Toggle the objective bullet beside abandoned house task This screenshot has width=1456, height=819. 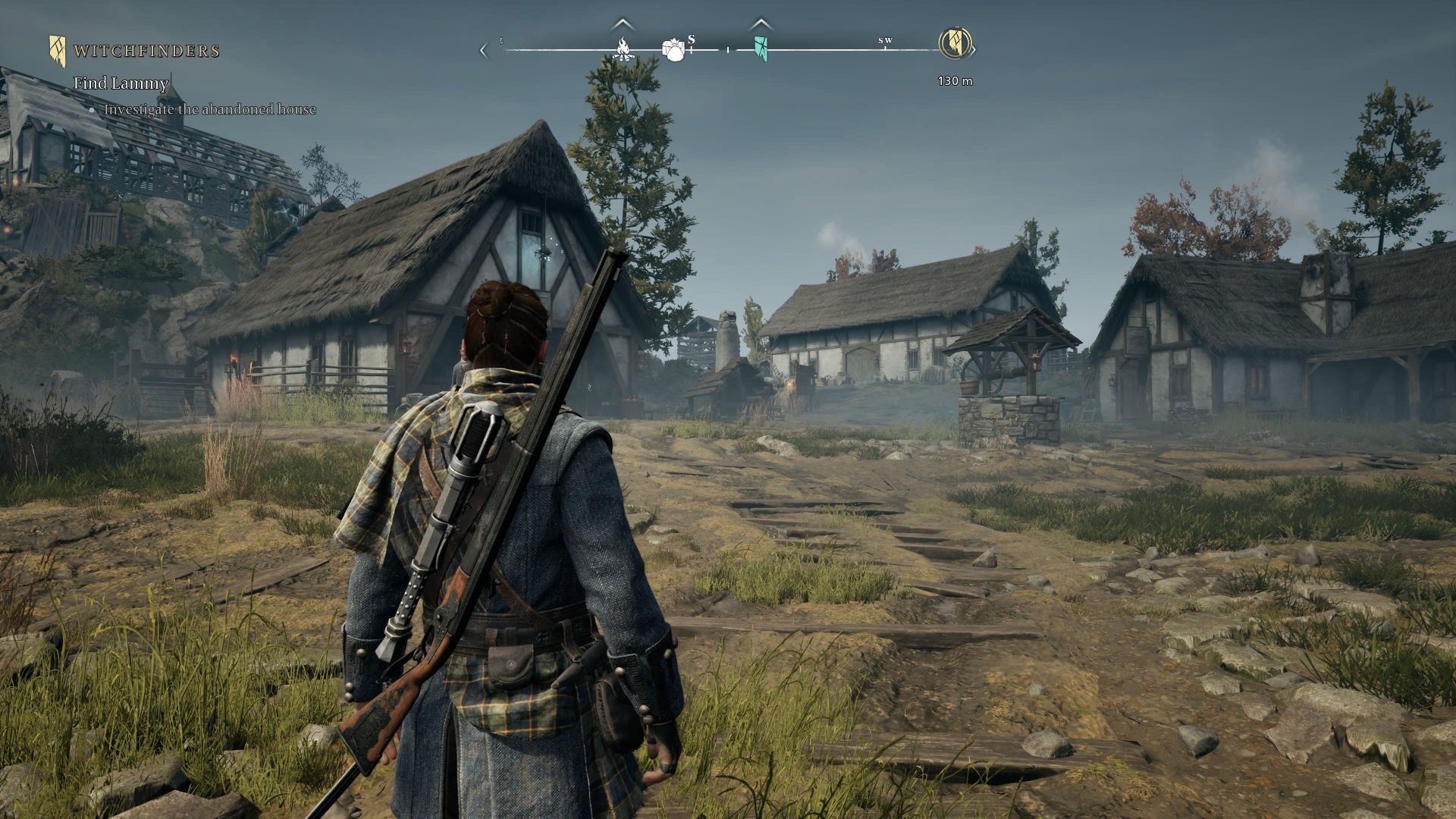point(94,110)
